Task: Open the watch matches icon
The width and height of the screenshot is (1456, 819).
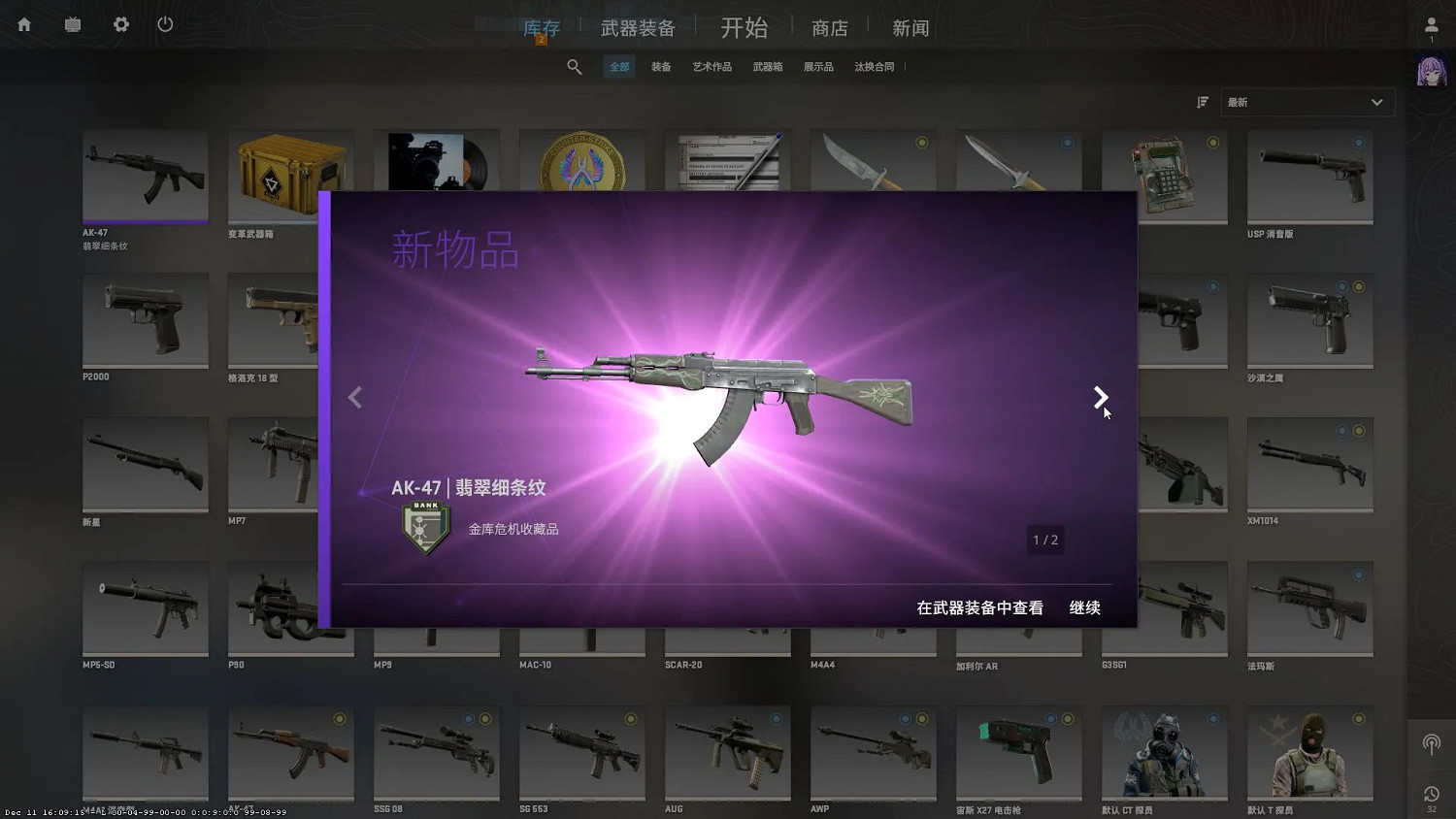Action: point(72,24)
